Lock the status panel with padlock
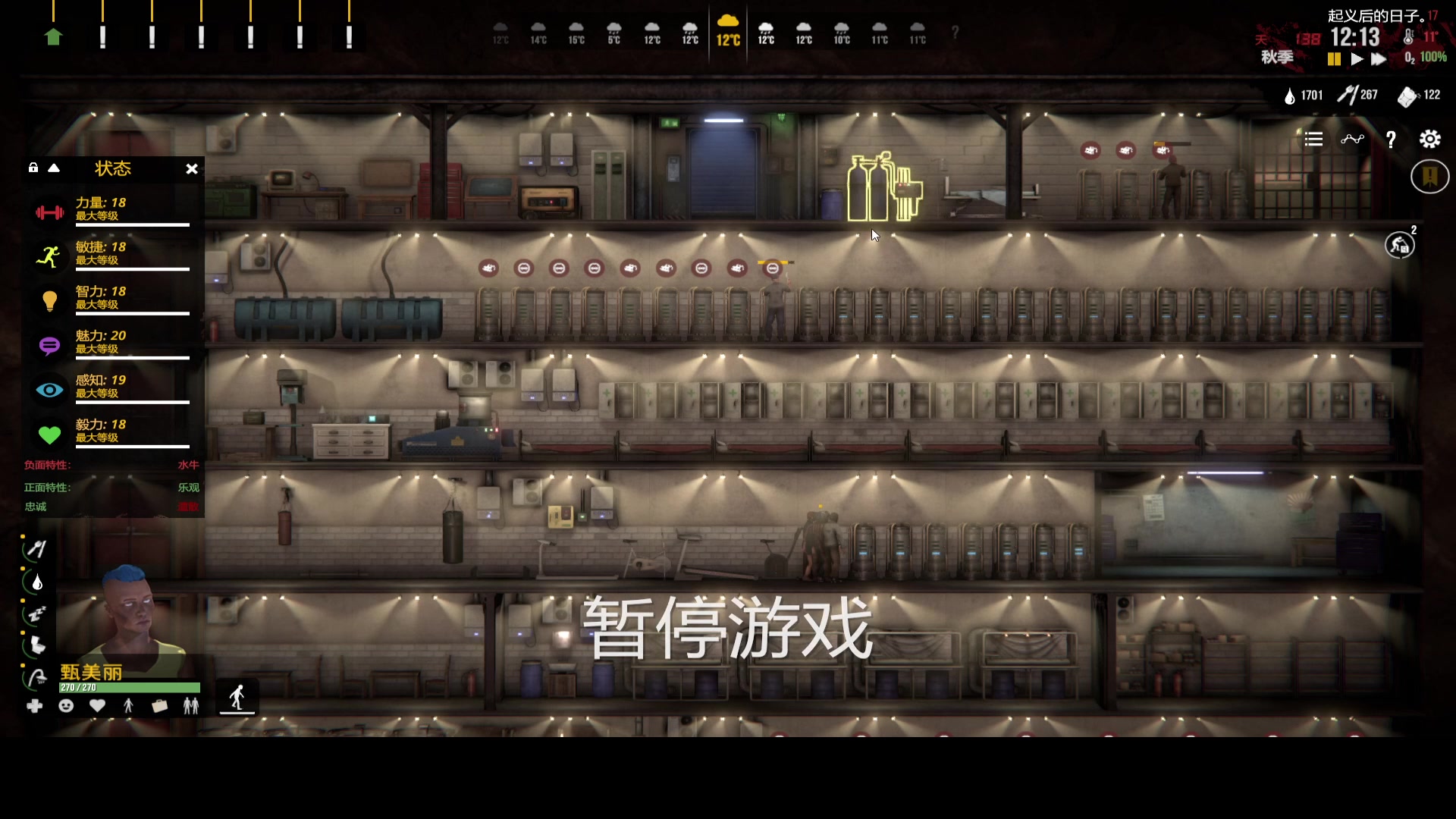Viewport: 1456px width, 819px height. (32, 168)
